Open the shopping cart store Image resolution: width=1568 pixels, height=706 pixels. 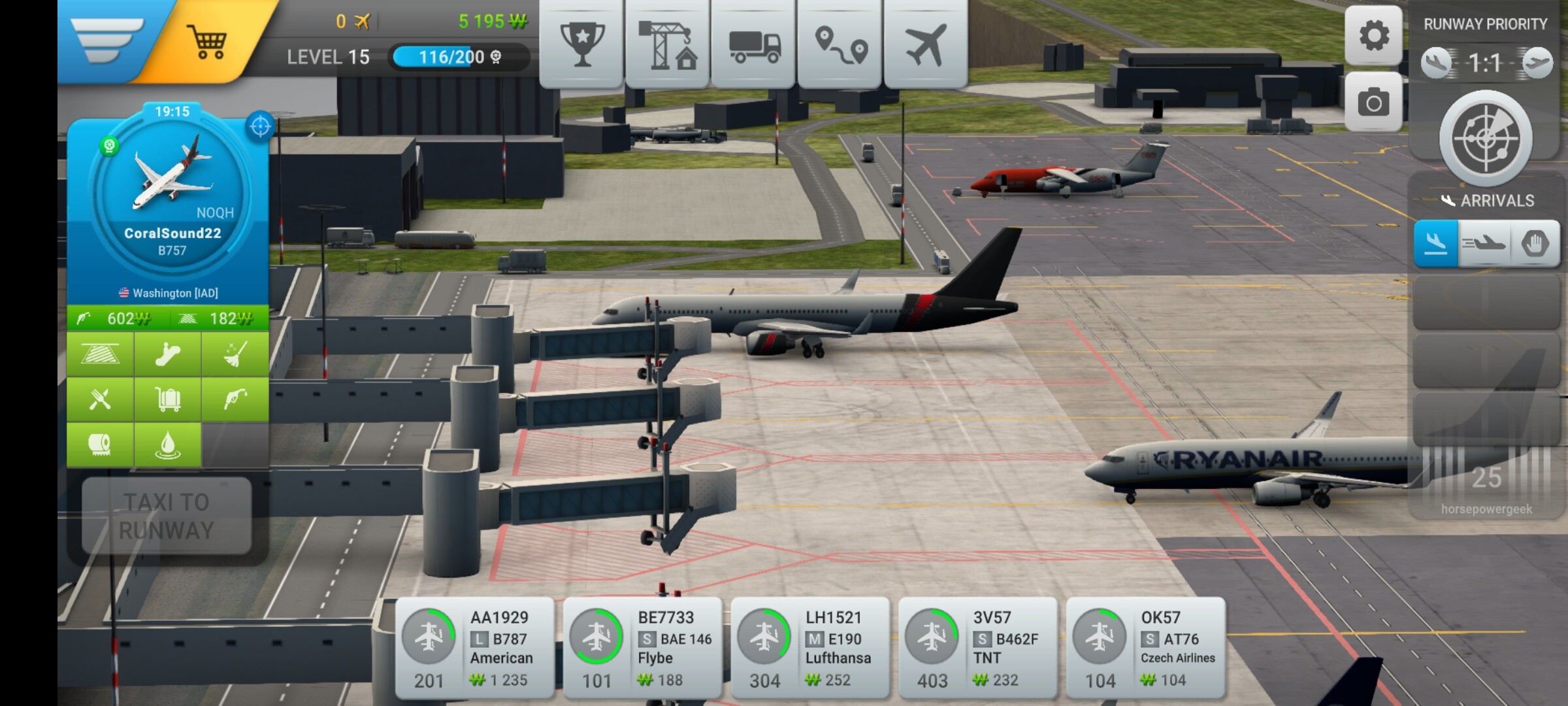(207, 42)
